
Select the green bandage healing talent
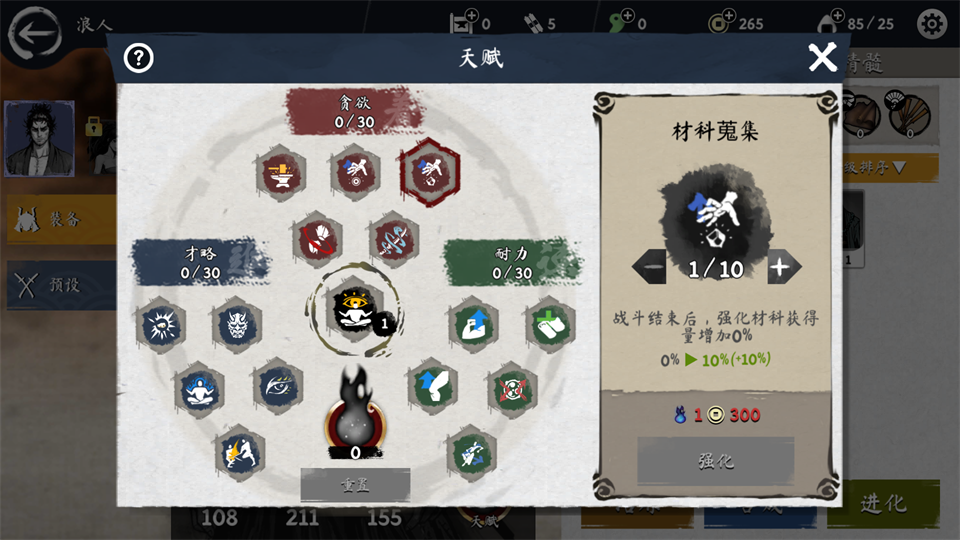point(550,325)
